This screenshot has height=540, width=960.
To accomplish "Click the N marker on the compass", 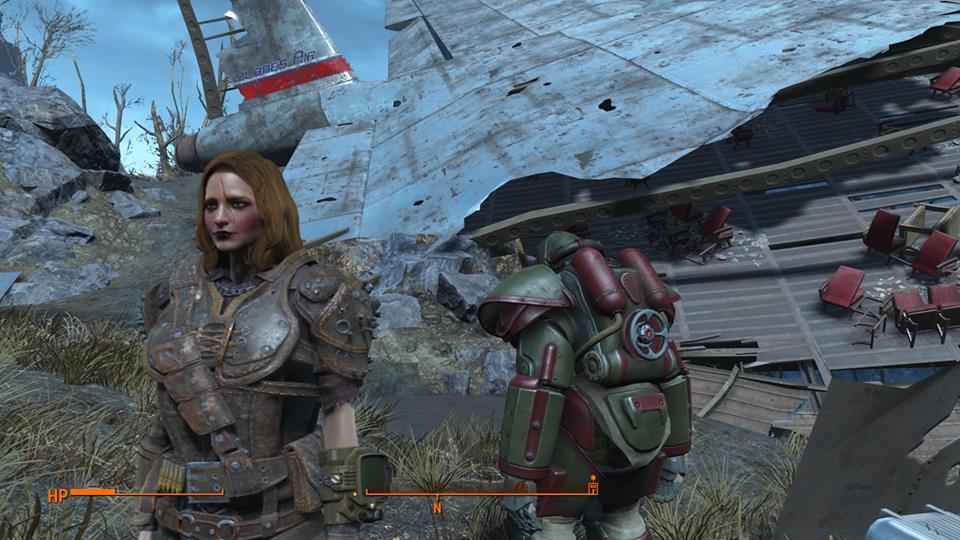I will coord(437,507).
